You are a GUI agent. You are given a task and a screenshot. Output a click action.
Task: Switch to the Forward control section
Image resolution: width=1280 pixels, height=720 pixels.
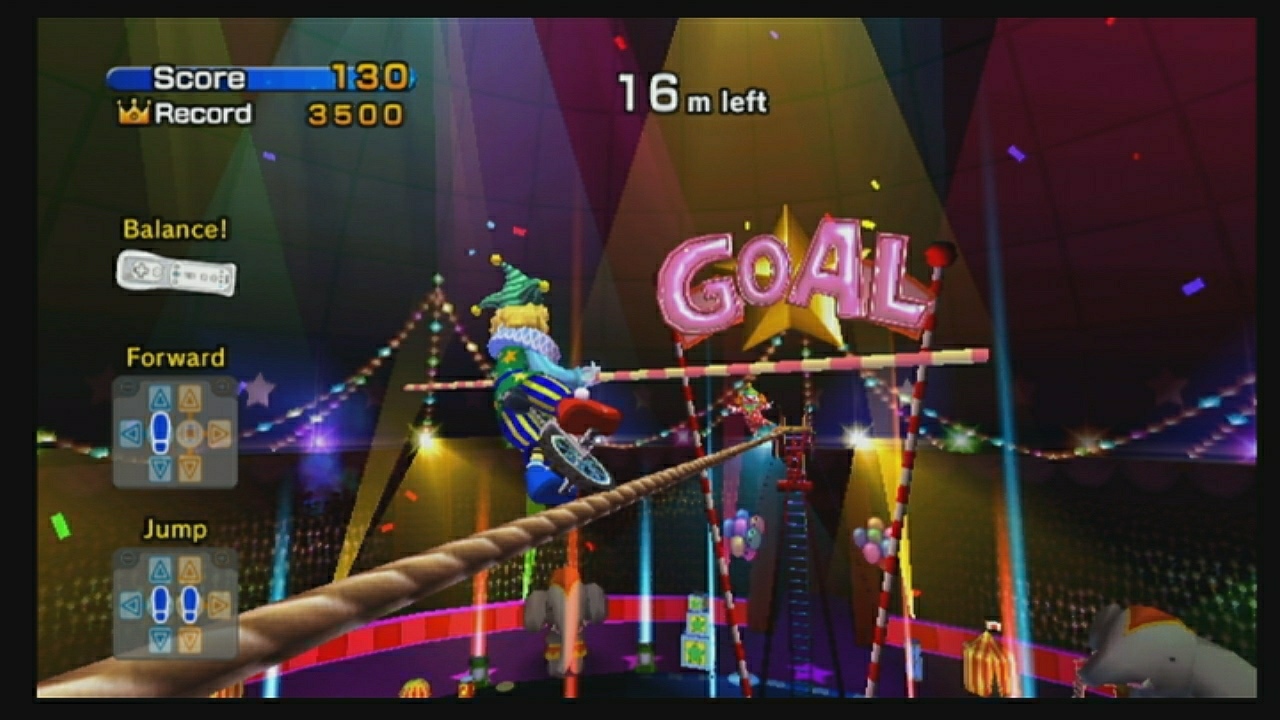(178, 357)
